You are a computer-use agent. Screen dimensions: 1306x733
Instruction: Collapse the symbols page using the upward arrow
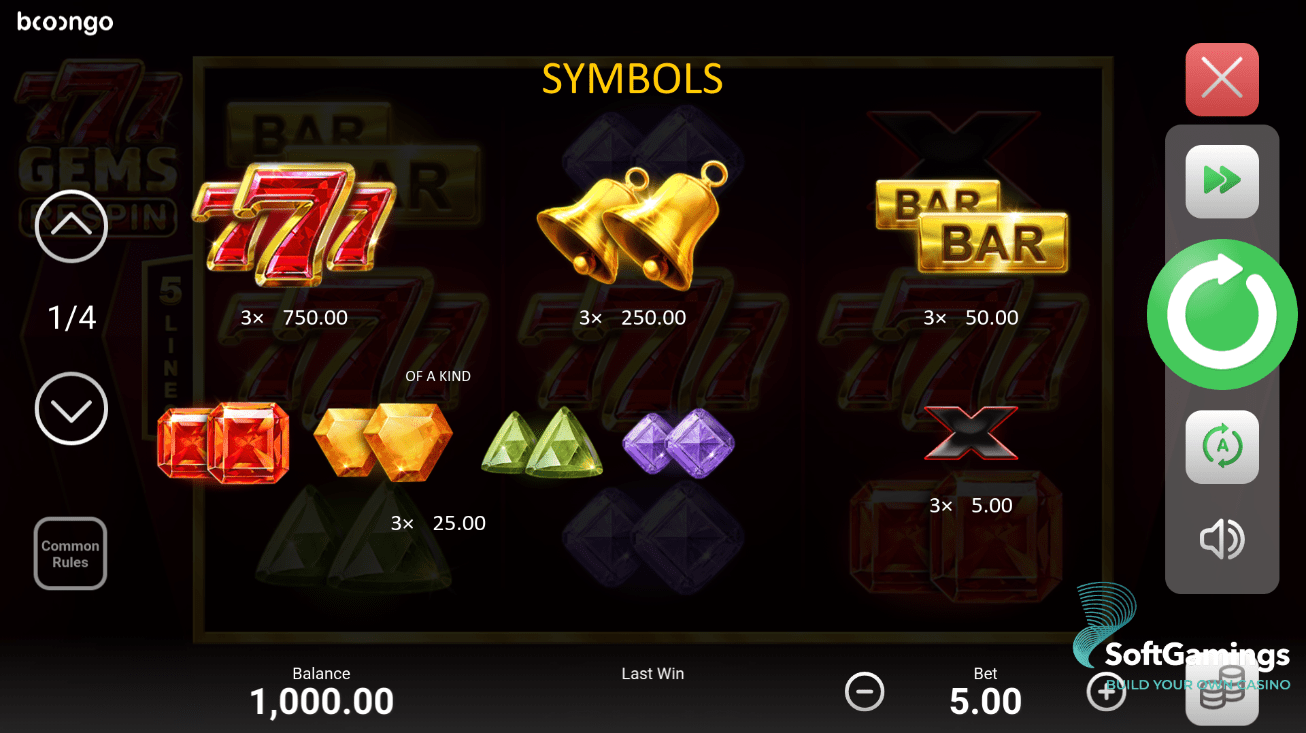(x=70, y=227)
